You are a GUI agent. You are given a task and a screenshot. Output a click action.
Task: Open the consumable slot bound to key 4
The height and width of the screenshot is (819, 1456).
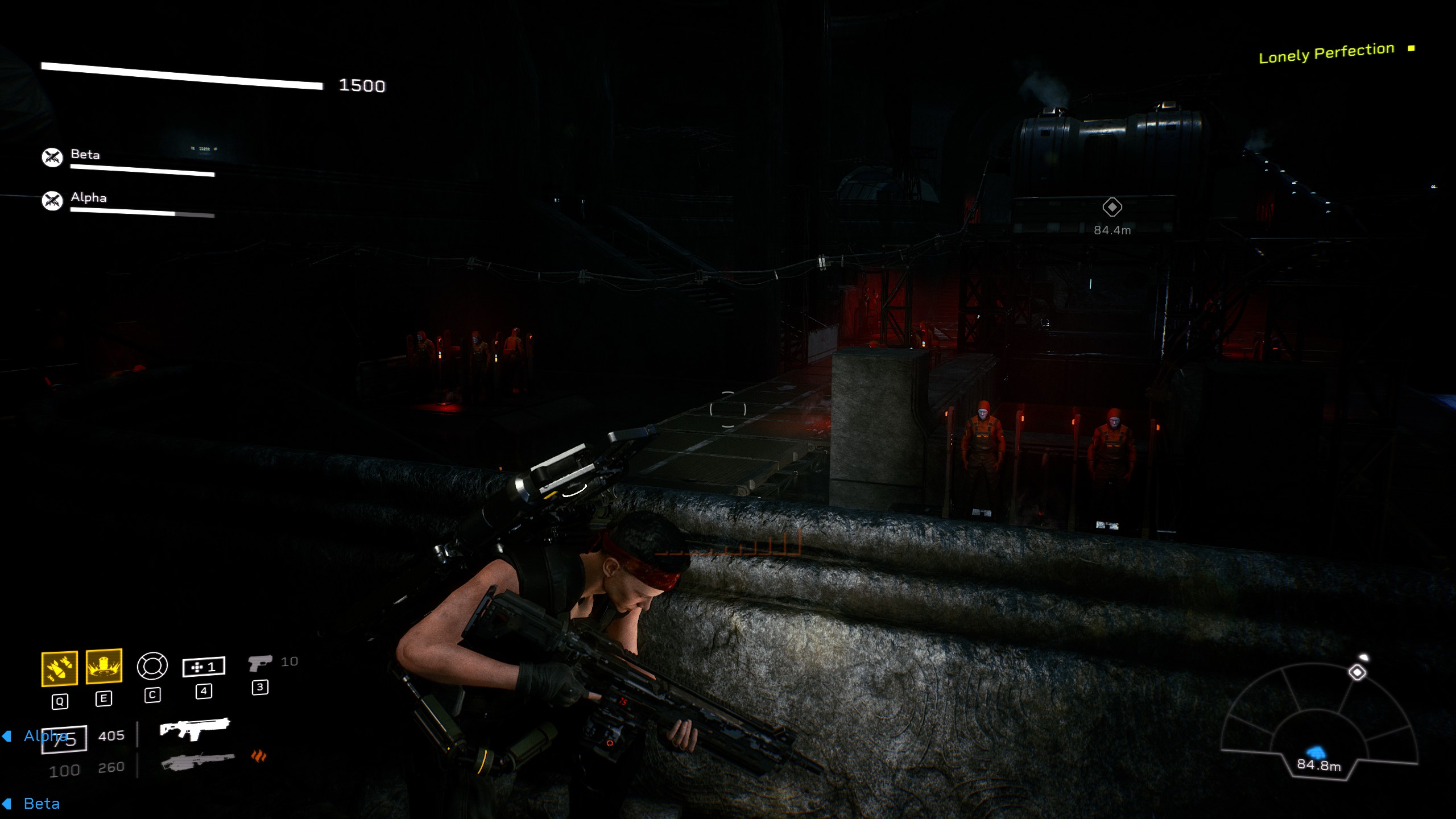pyautogui.click(x=203, y=666)
